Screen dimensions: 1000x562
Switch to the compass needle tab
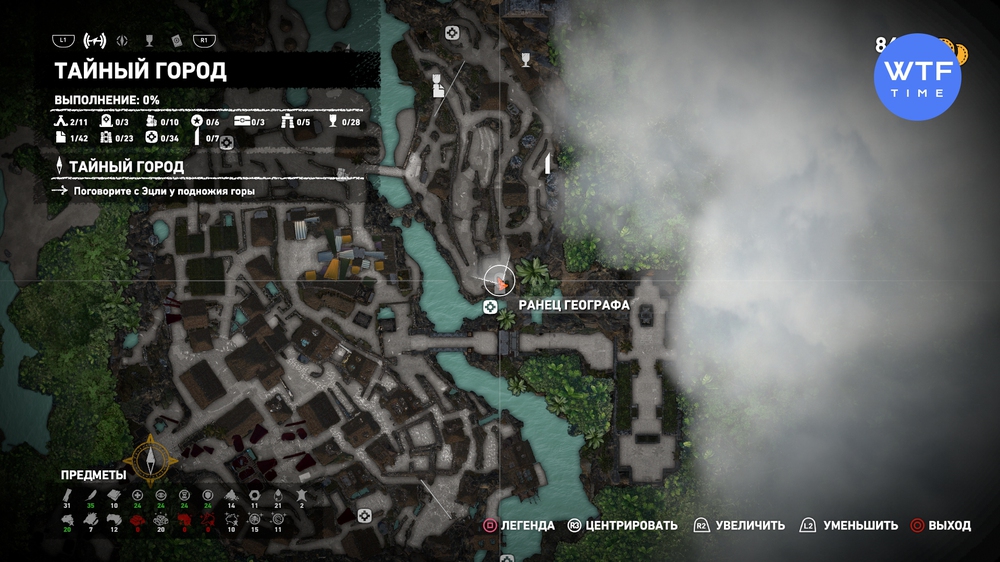pos(122,41)
